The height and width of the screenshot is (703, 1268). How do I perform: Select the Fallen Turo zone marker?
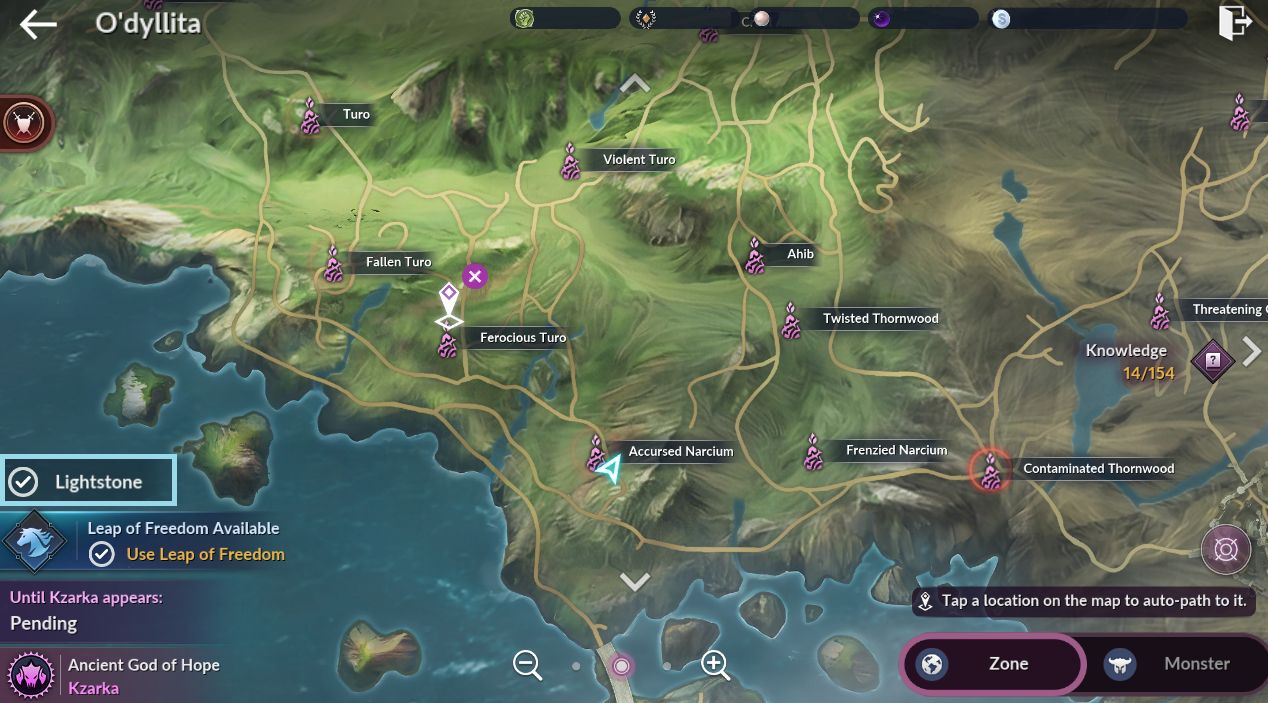(334, 264)
